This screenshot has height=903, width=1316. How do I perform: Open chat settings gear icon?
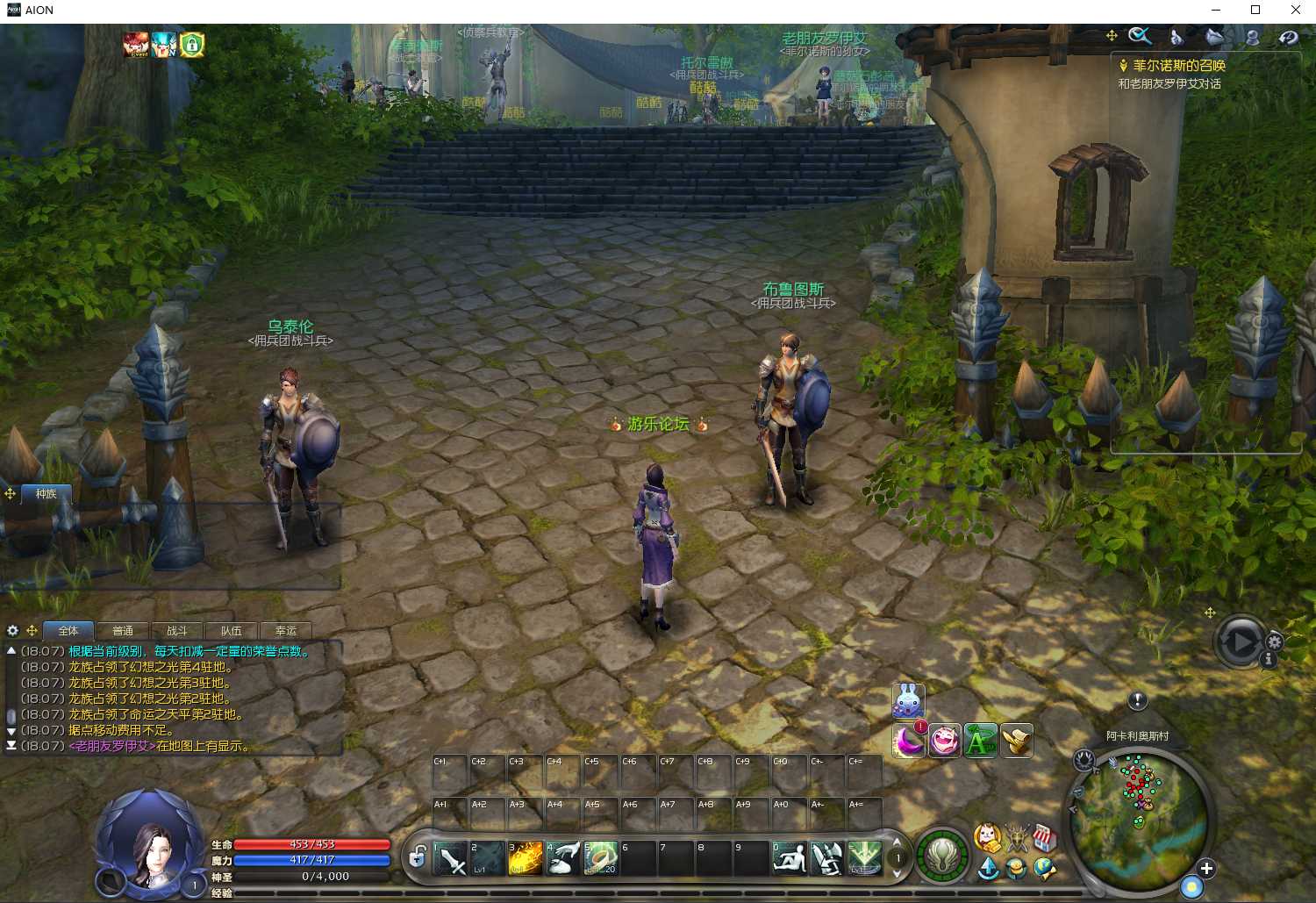pos(12,630)
